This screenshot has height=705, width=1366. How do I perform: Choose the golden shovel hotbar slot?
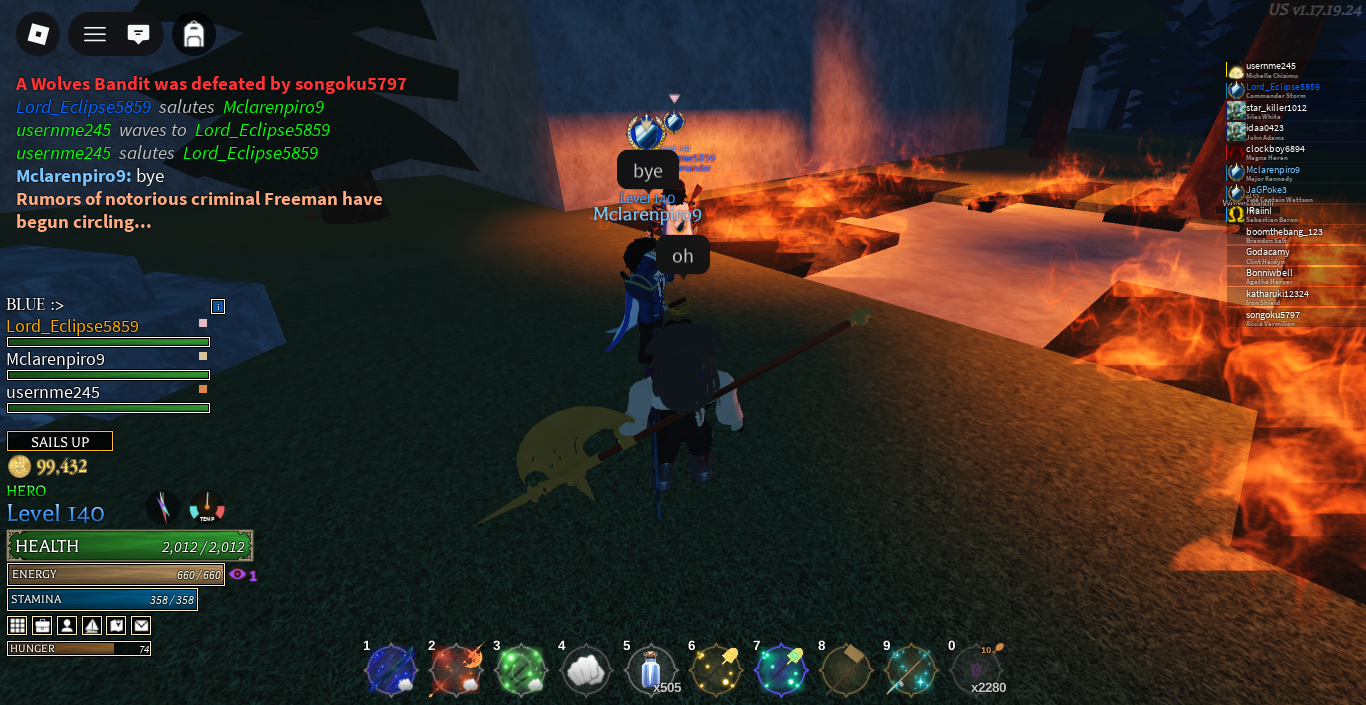point(716,670)
